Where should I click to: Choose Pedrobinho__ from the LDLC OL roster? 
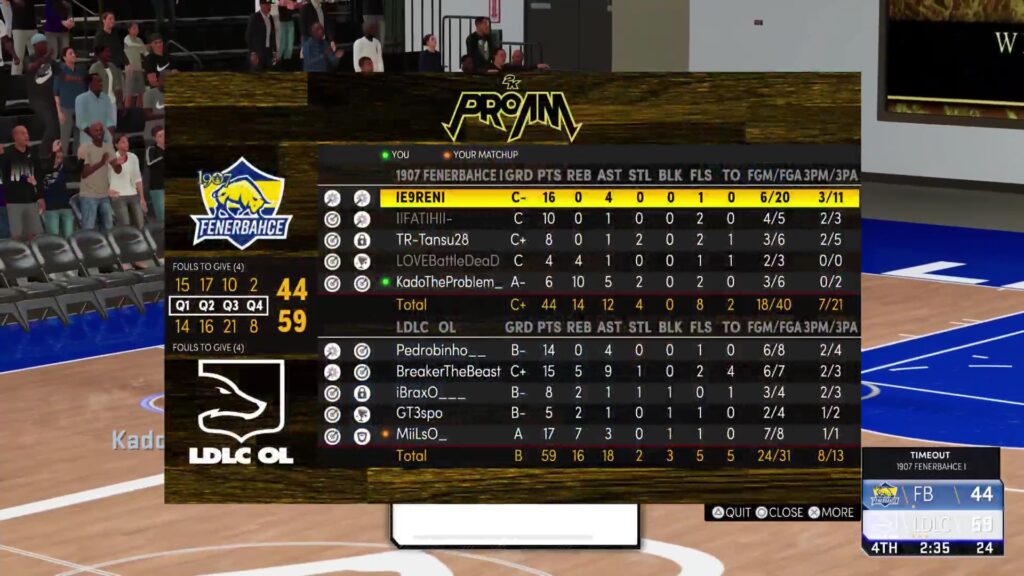pos(441,351)
